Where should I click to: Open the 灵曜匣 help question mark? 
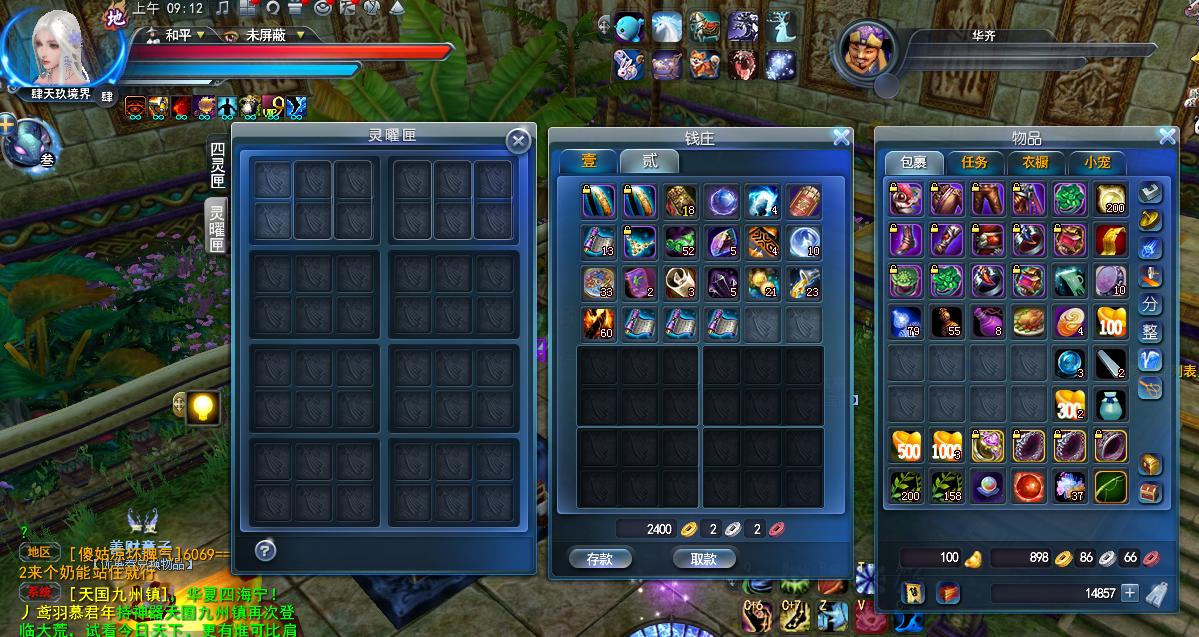(x=265, y=549)
